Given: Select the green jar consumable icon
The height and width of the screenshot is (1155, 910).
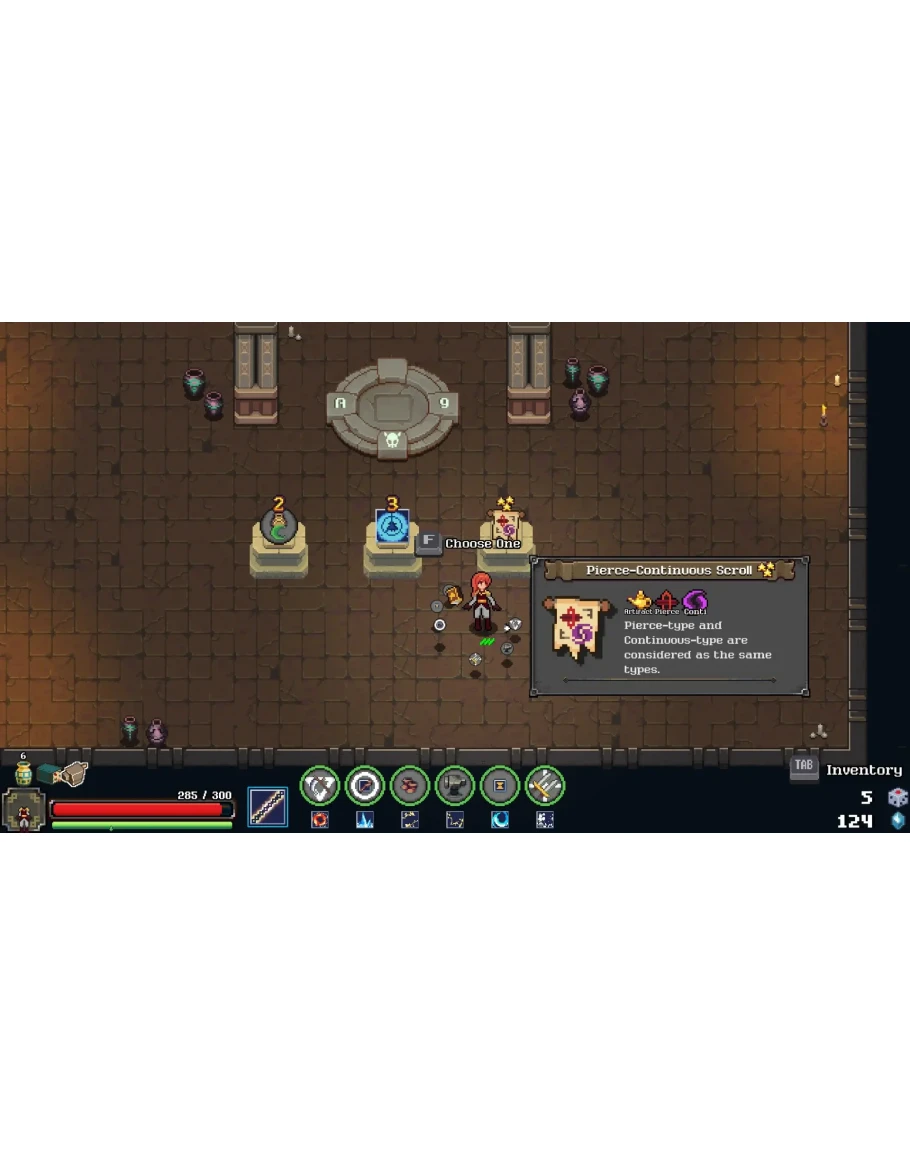Looking at the screenshot, I should click(23, 774).
